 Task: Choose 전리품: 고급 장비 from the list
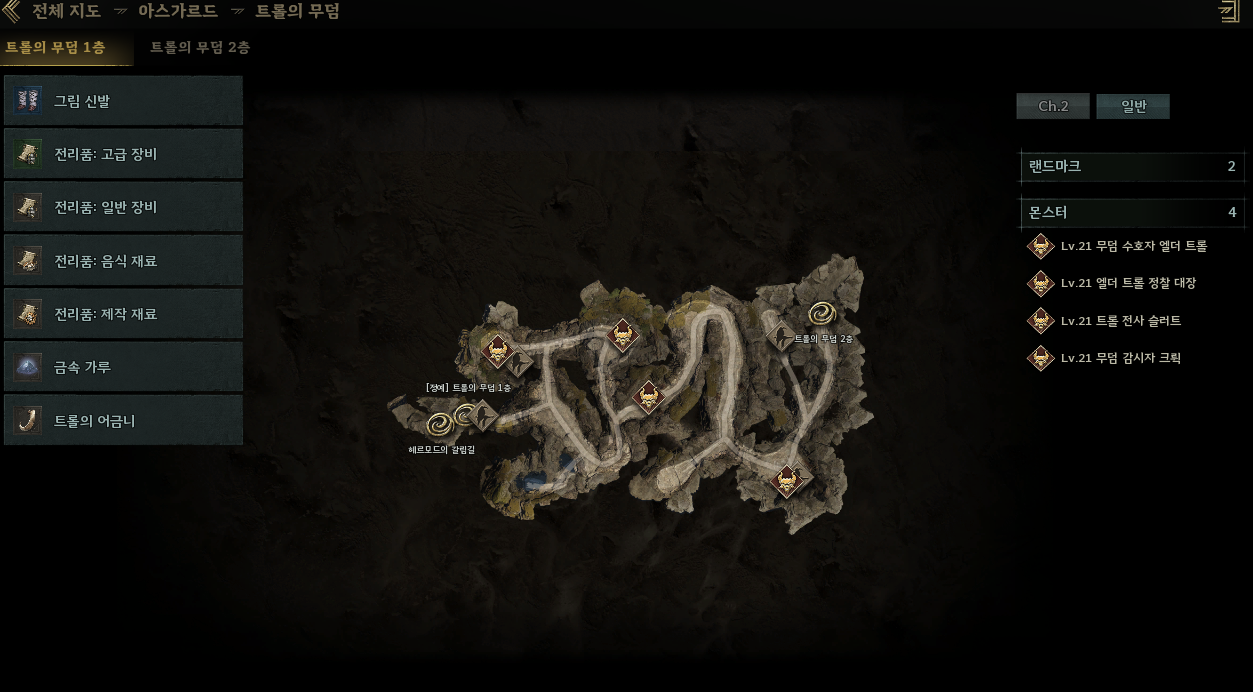tap(124, 154)
